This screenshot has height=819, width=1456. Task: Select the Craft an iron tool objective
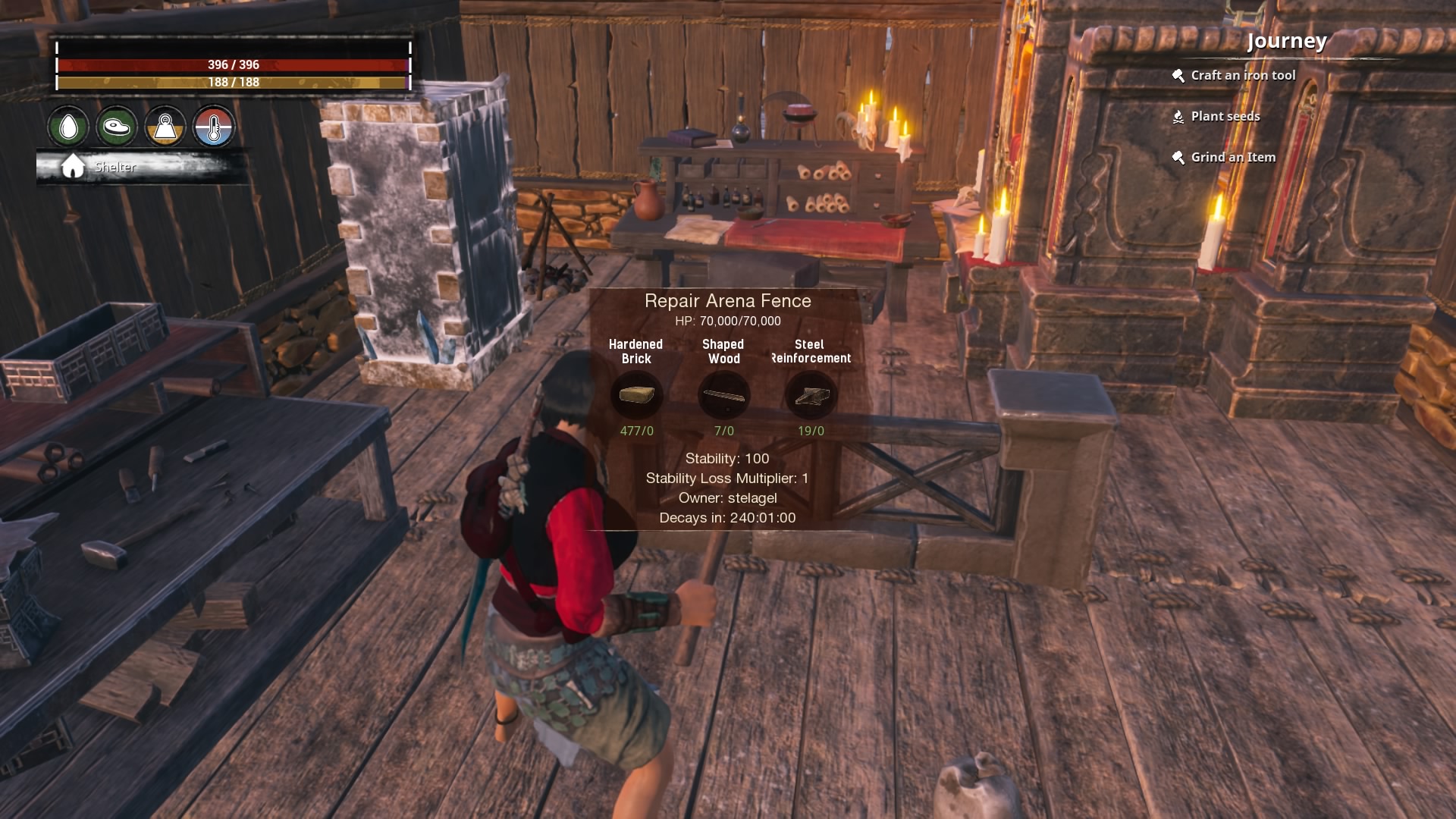(1242, 75)
